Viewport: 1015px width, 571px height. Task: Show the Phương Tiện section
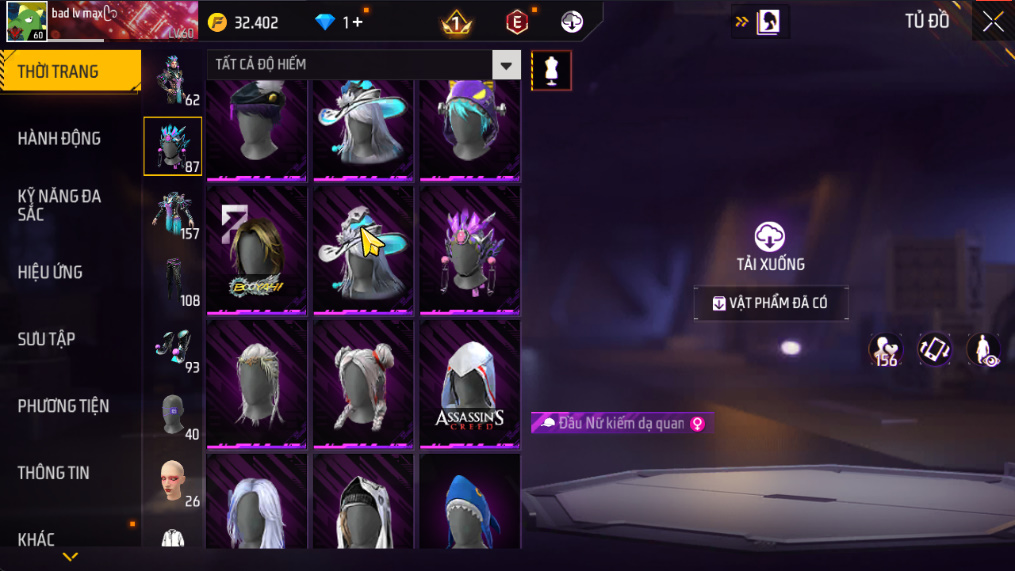63,406
